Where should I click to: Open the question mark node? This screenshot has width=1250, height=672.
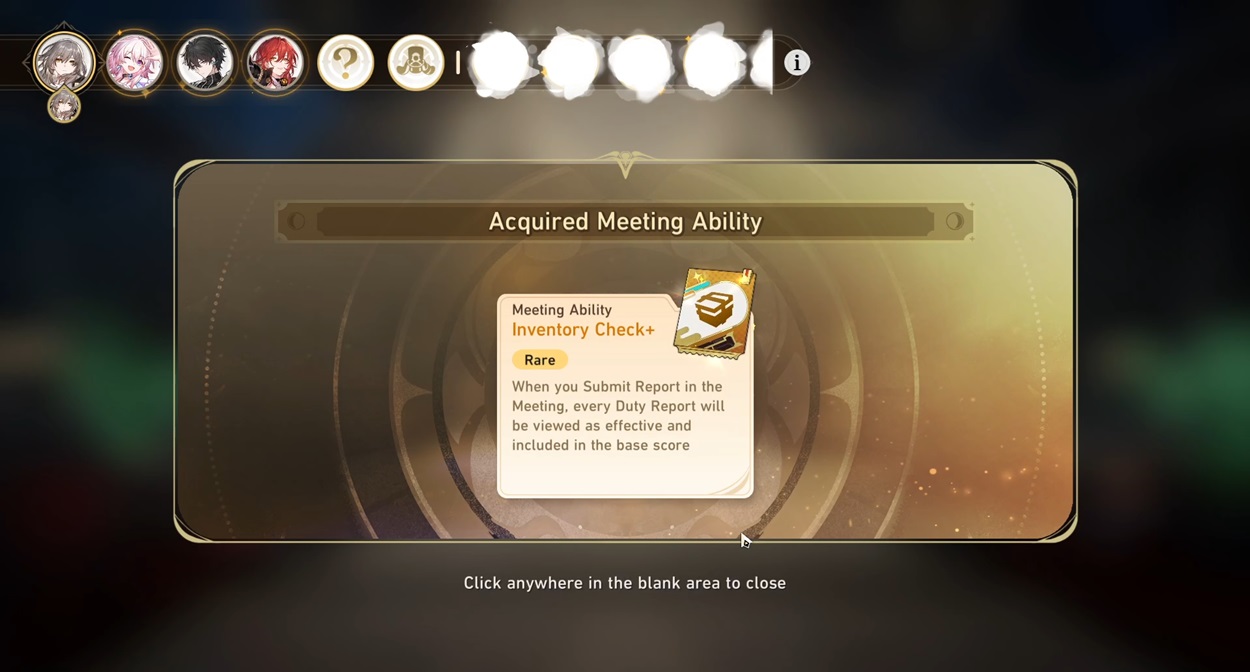click(345, 62)
